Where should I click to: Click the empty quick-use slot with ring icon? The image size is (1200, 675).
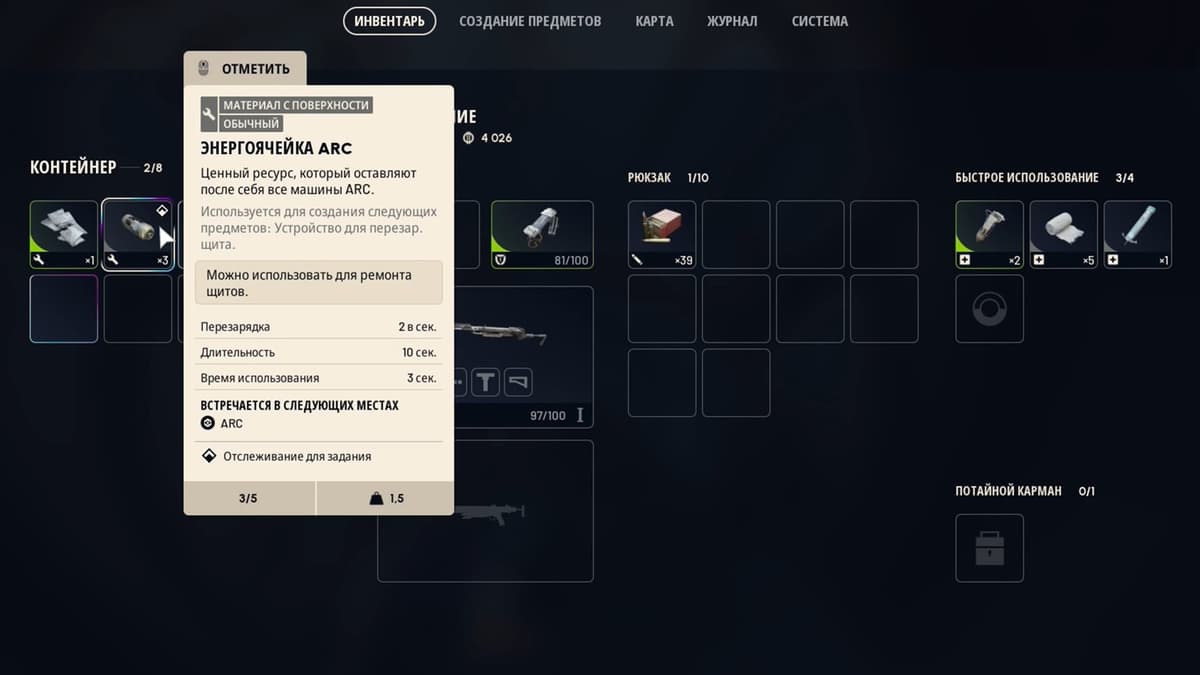[x=989, y=309]
